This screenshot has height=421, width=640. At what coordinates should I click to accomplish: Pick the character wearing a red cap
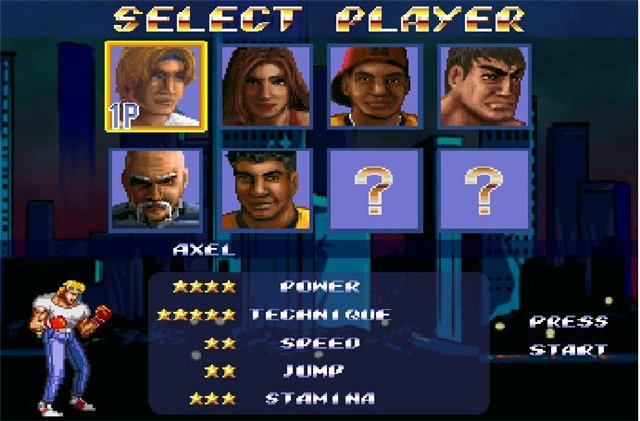(x=374, y=85)
